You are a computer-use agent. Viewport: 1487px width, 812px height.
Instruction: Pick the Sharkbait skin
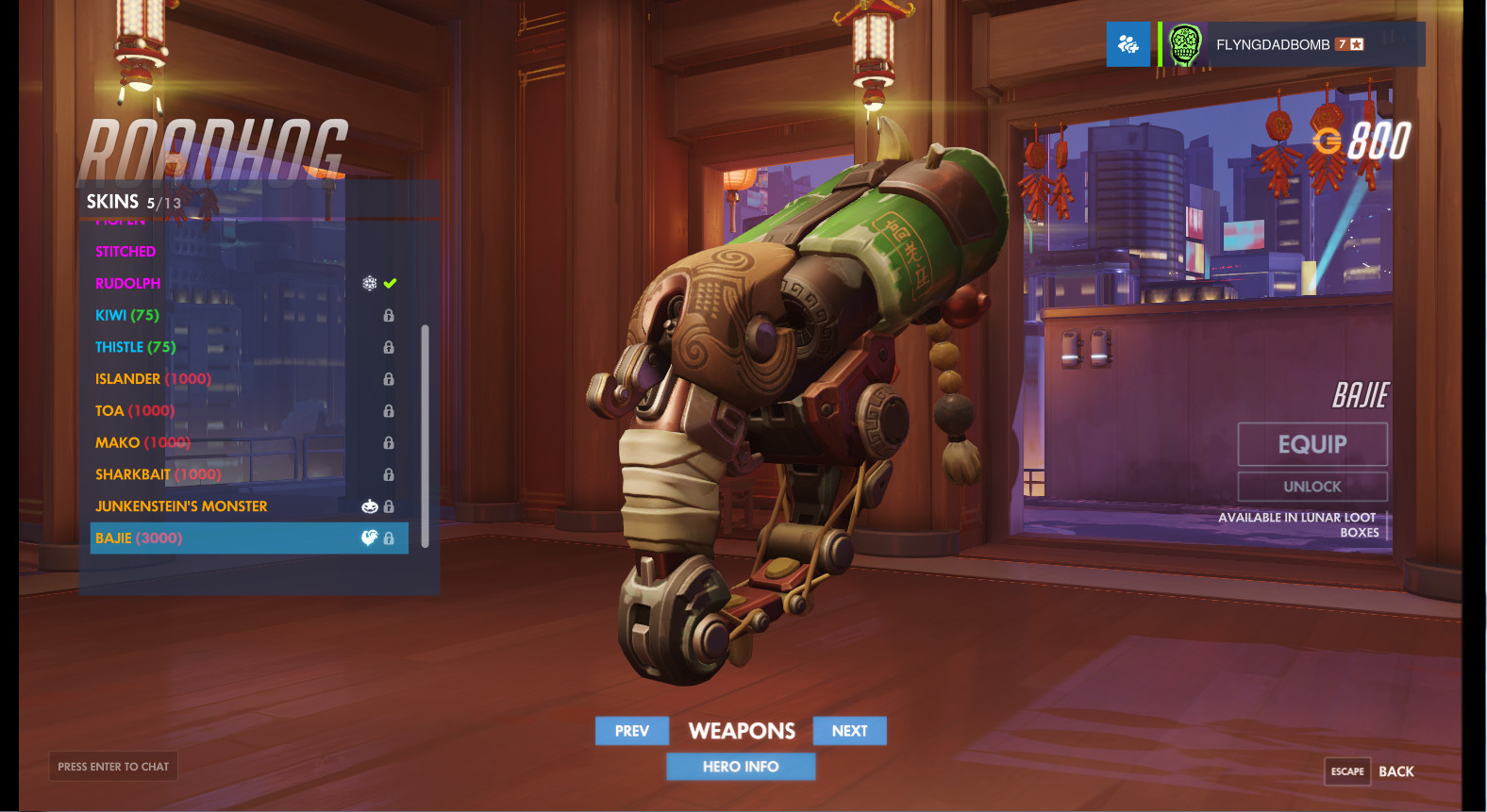158,474
